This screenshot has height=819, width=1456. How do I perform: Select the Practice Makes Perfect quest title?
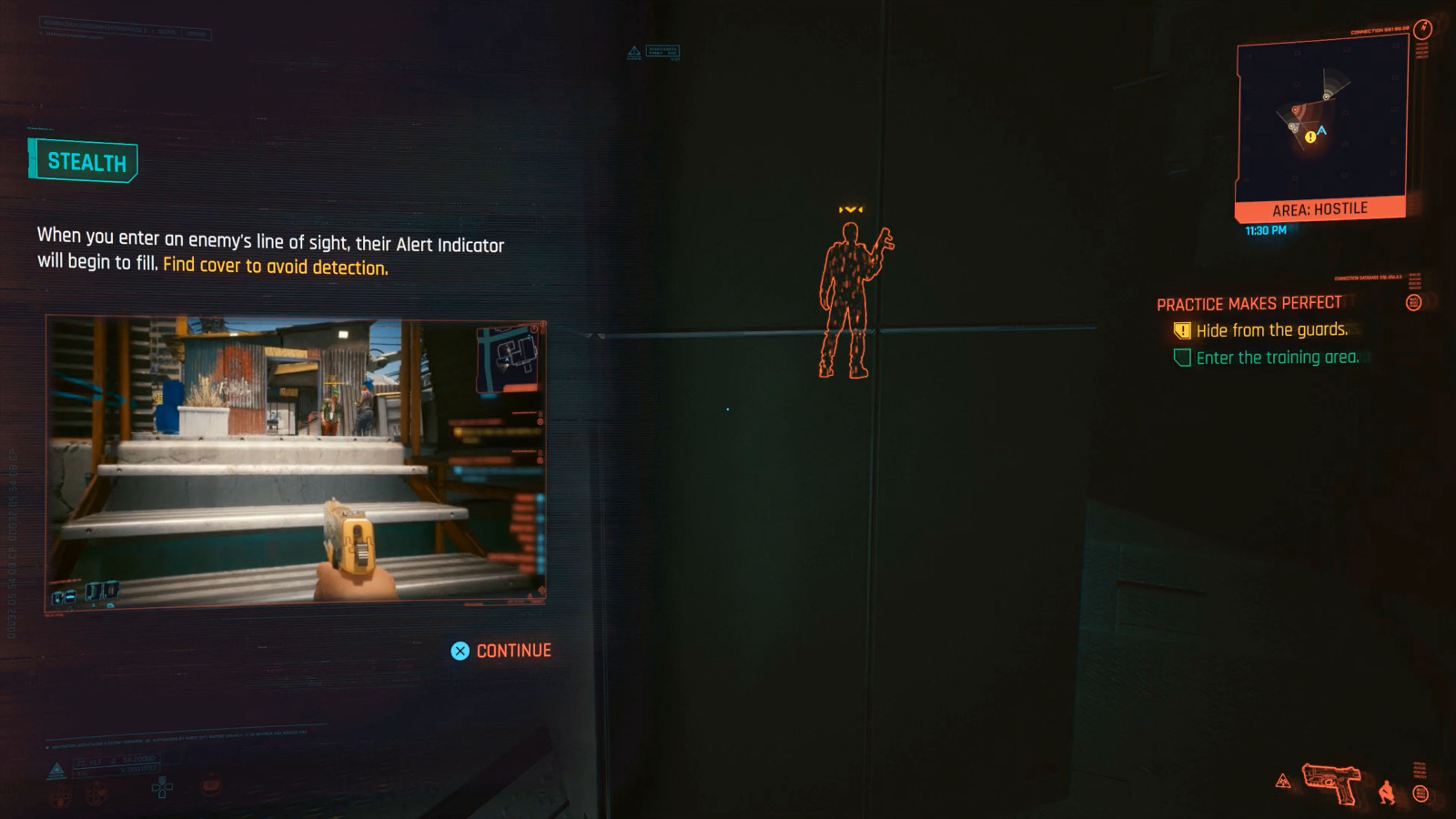[1250, 303]
